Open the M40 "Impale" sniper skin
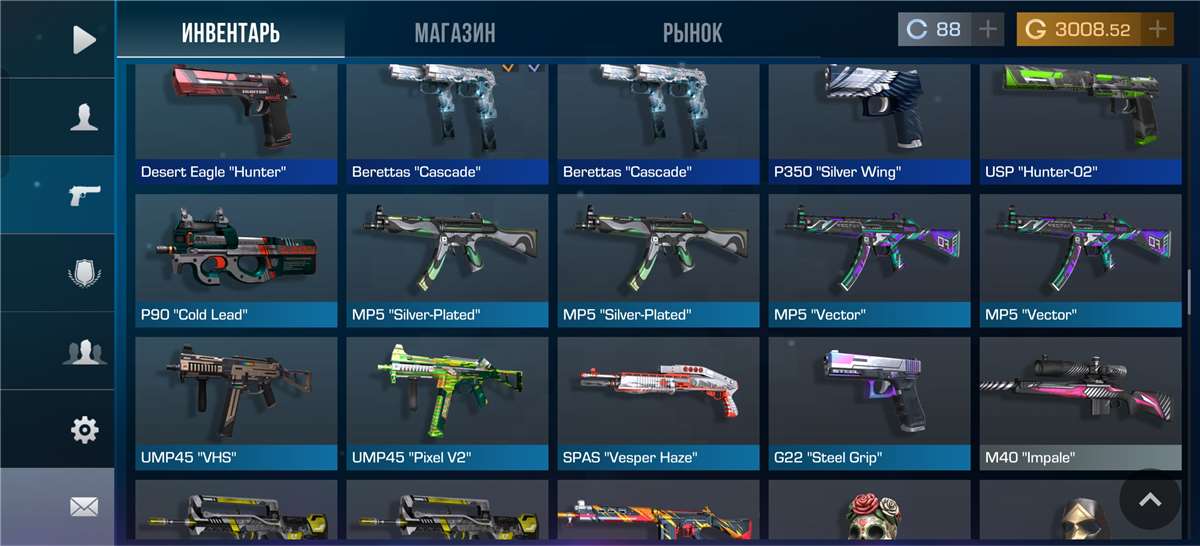1200x546 pixels. click(x=1080, y=403)
